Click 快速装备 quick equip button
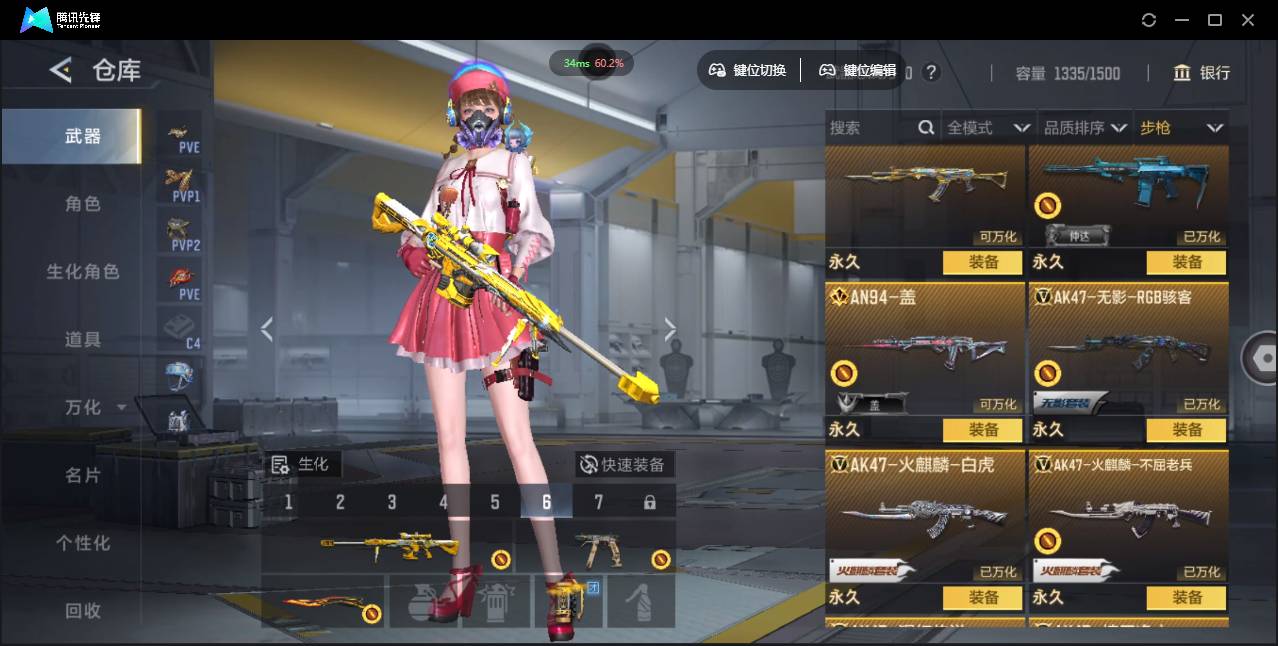1278x646 pixels. 624,465
